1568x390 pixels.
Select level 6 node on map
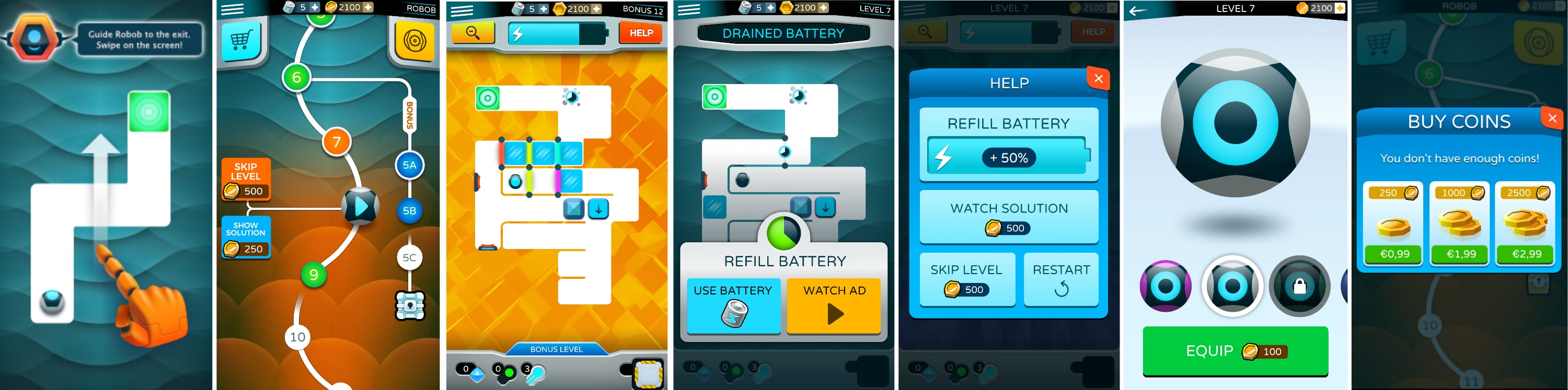click(296, 77)
